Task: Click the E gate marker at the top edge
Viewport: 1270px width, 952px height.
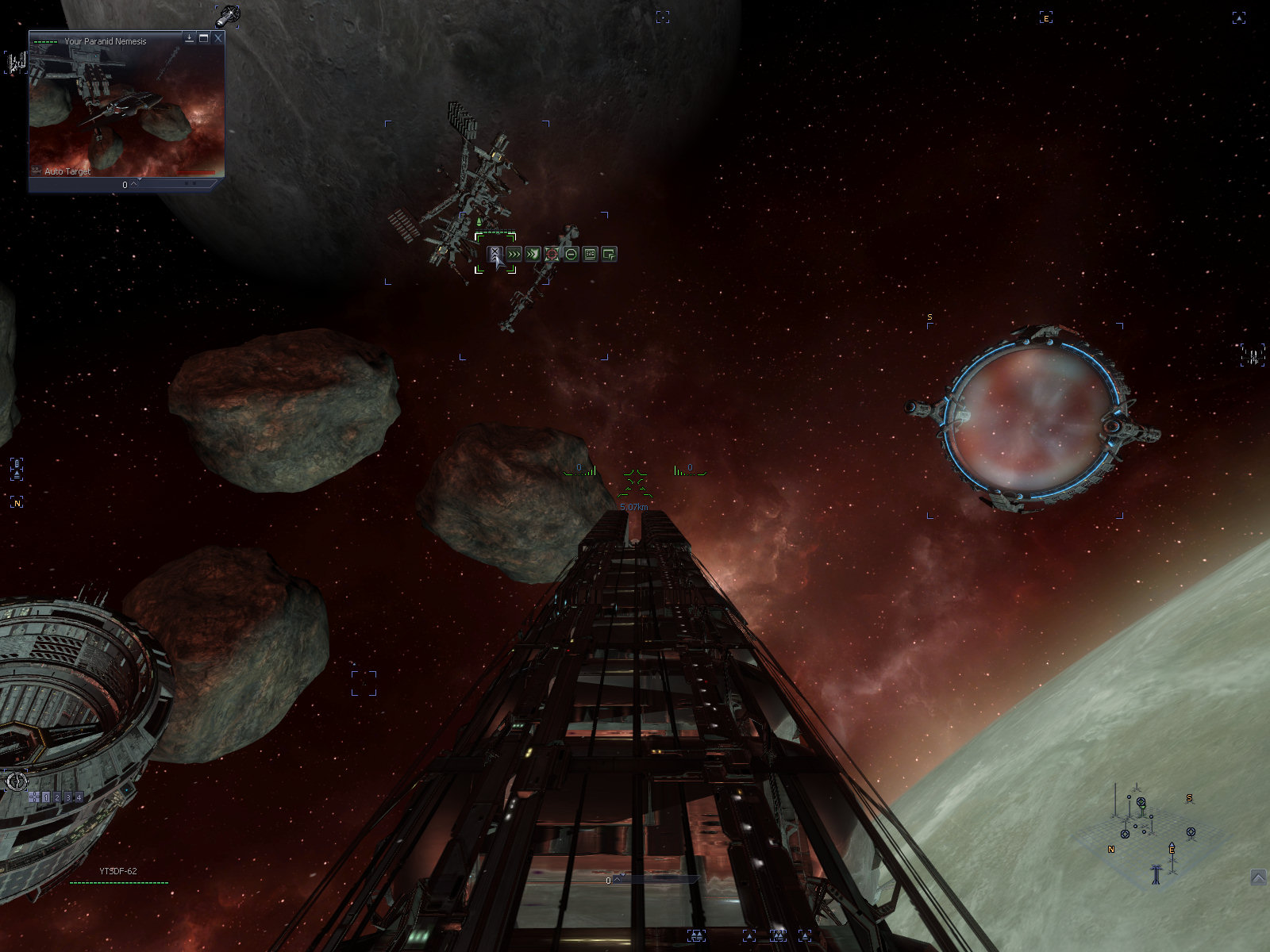Action: tap(1046, 17)
